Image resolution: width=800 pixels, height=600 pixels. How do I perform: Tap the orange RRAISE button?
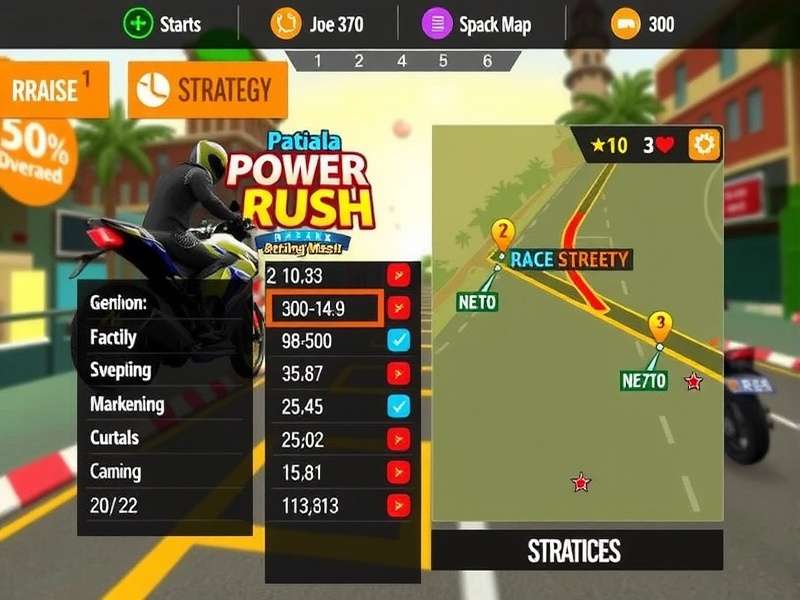tap(54, 90)
